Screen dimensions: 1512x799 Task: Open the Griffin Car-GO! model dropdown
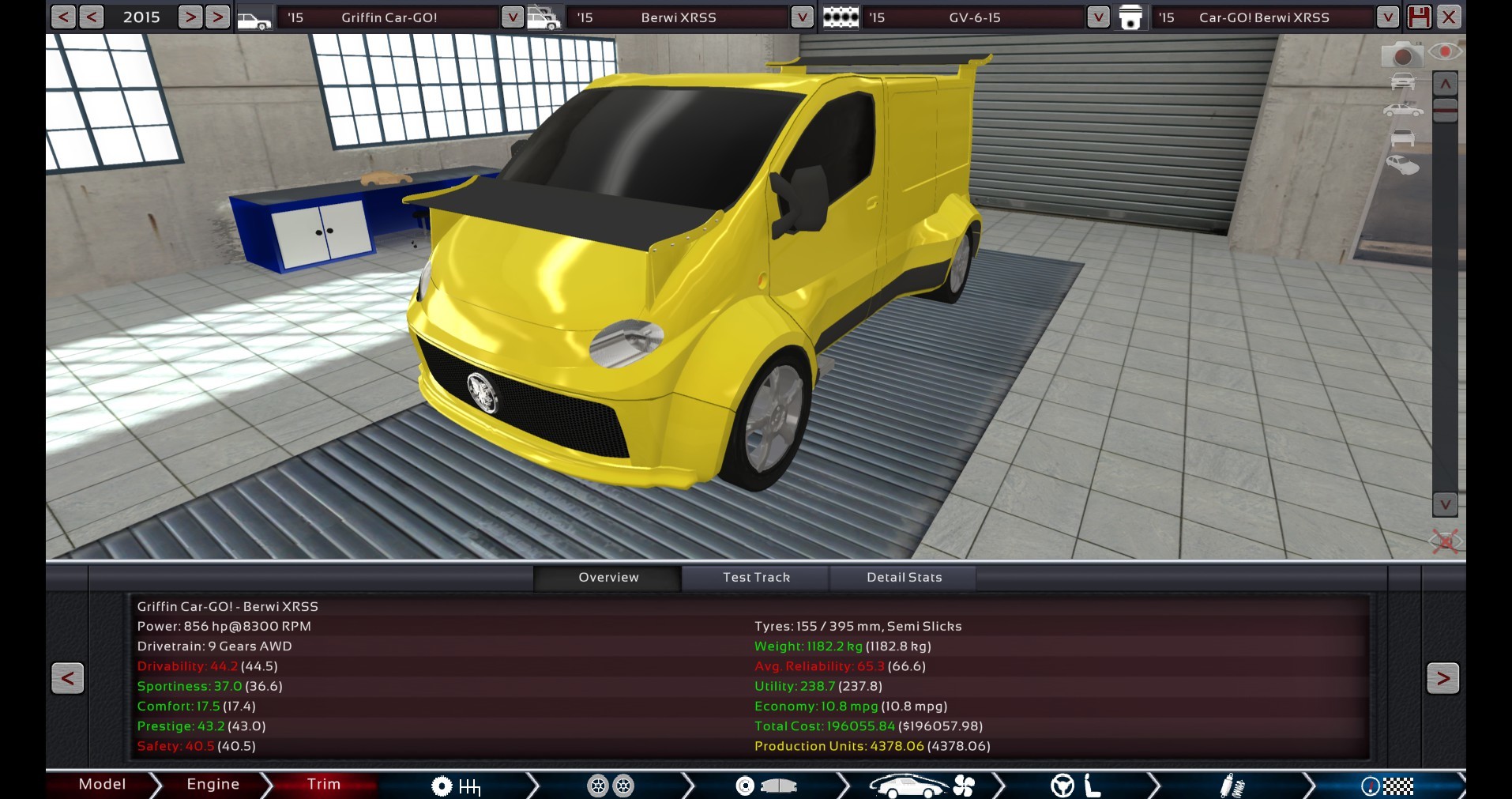pos(512,17)
